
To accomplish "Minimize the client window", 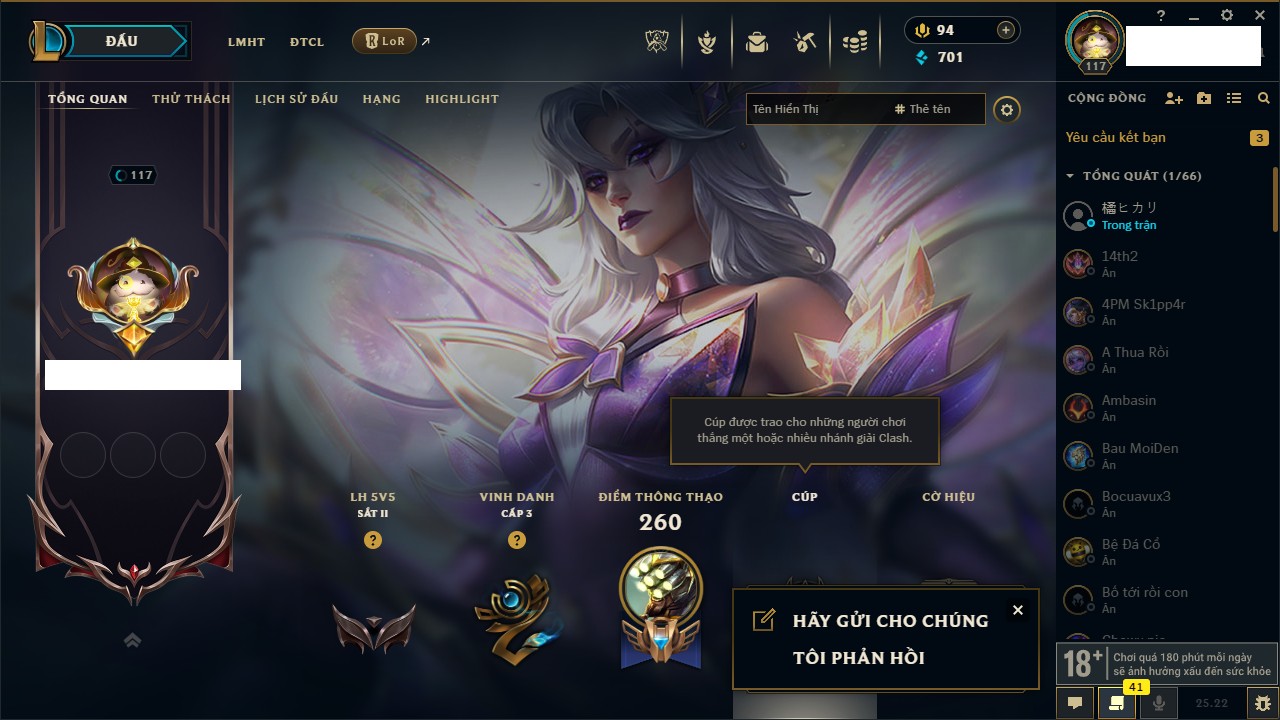I will (1194, 16).
